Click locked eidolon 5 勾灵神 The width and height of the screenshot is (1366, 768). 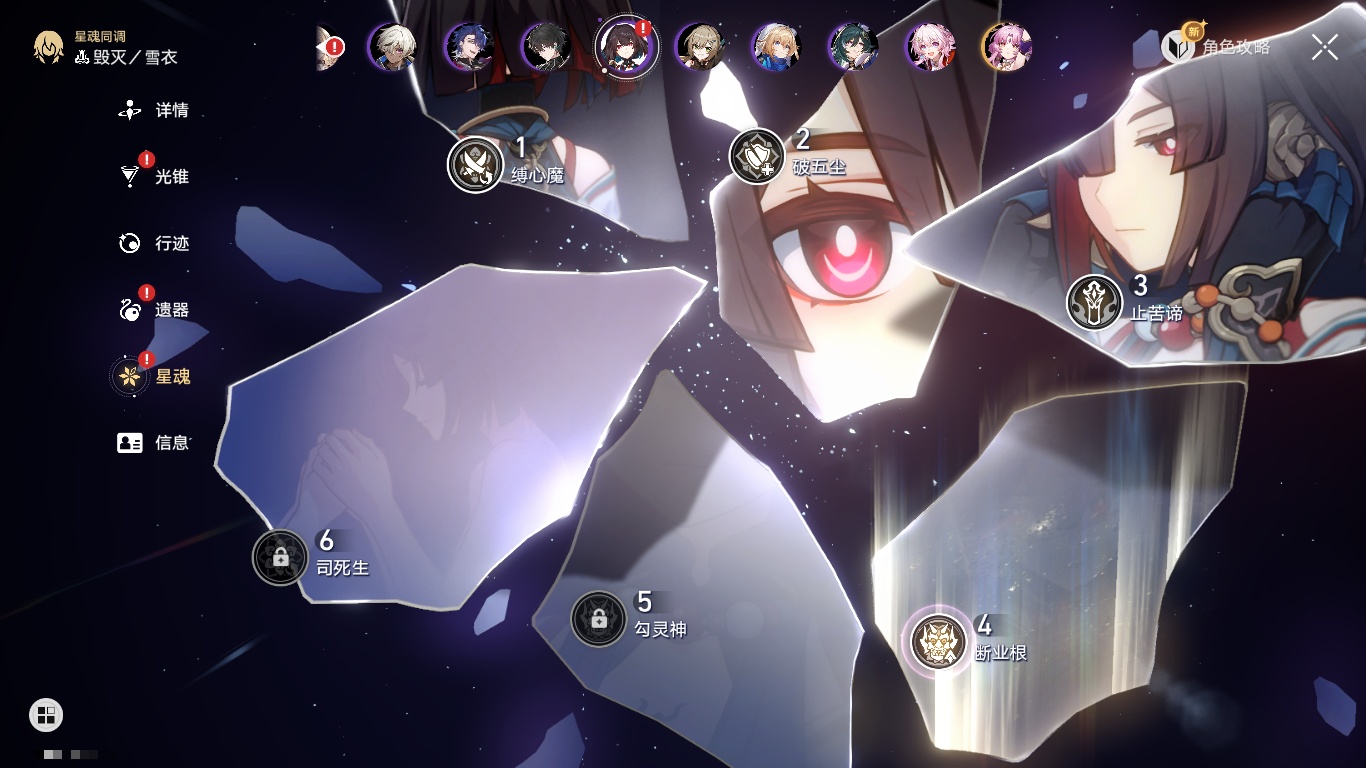(x=598, y=619)
